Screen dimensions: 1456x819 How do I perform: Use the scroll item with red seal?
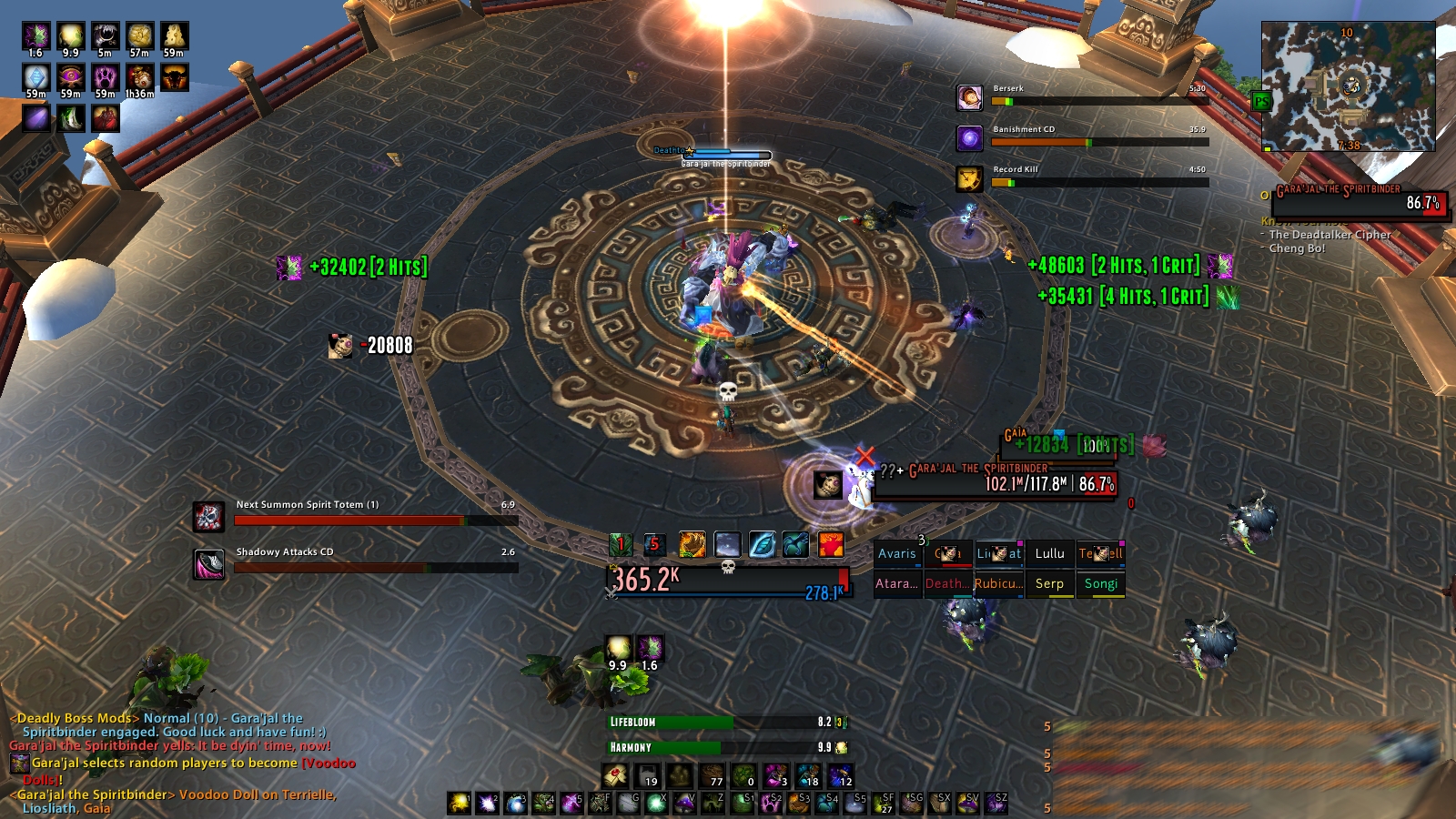(x=616, y=776)
